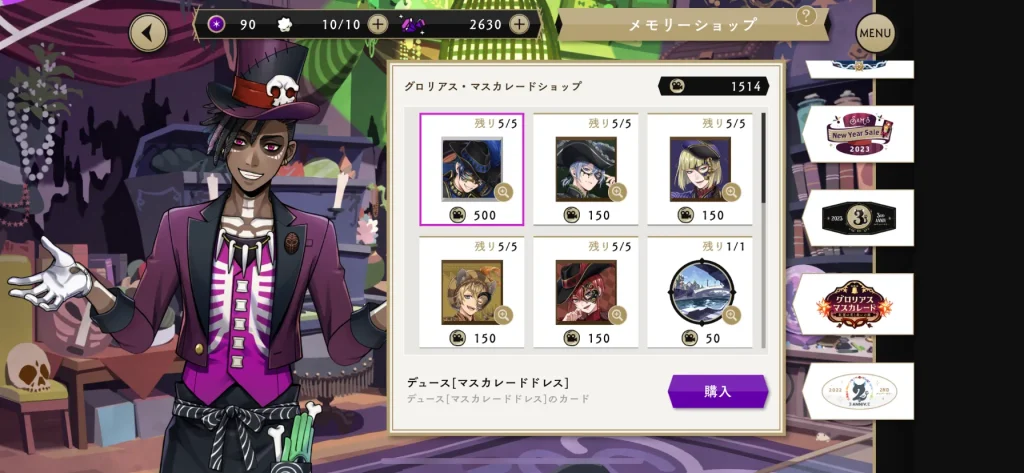Switch to the 3rd anniversary shop tab
This screenshot has width=1024, height=473.
click(x=857, y=217)
